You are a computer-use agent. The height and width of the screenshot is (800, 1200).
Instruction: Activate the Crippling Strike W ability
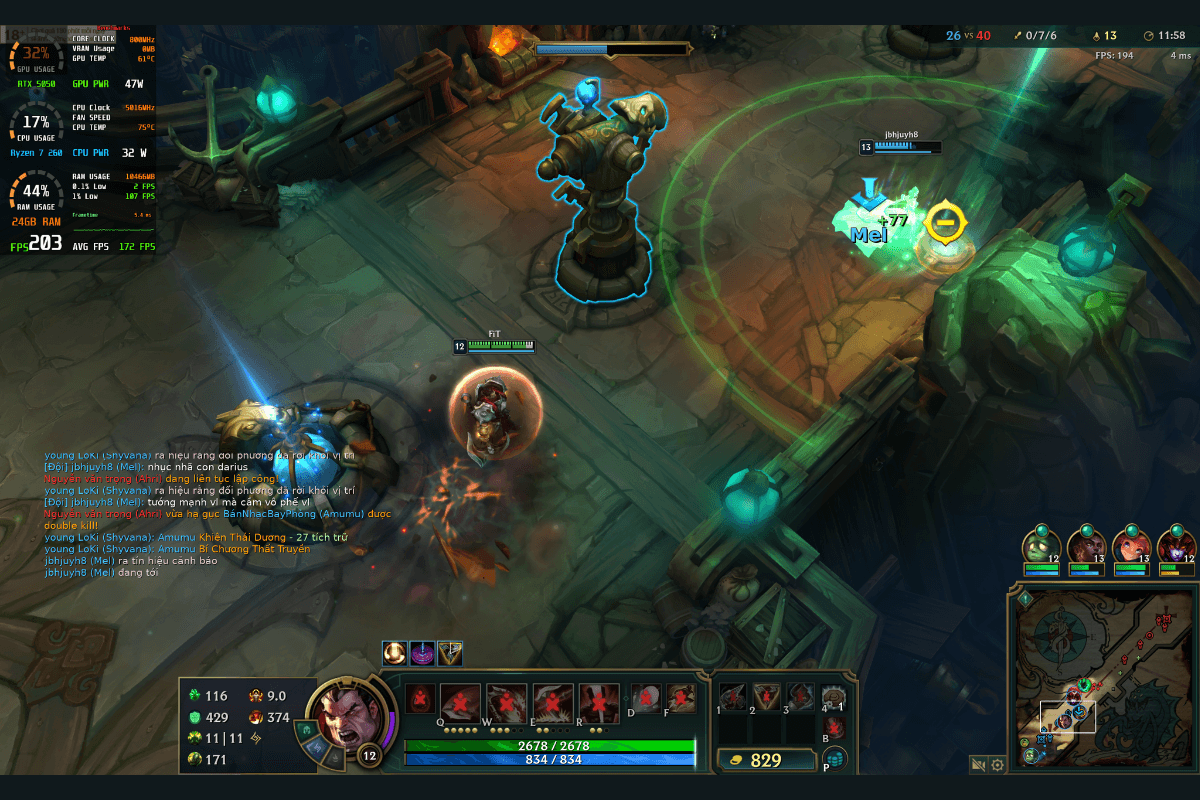(x=506, y=703)
